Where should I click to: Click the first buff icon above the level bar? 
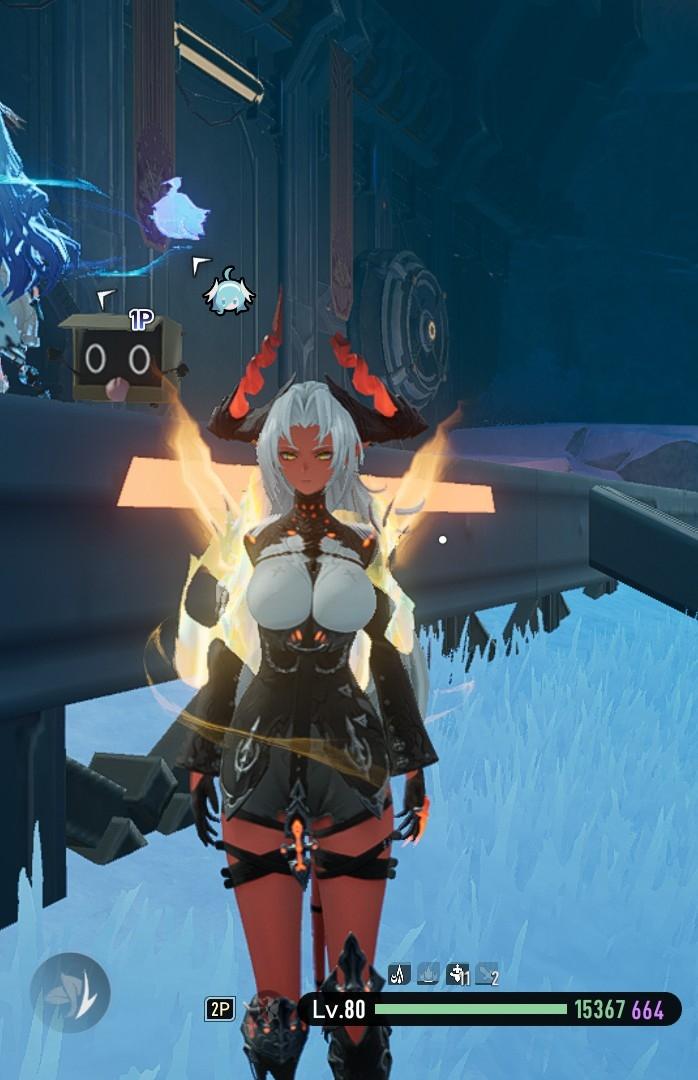pos(399,973)
